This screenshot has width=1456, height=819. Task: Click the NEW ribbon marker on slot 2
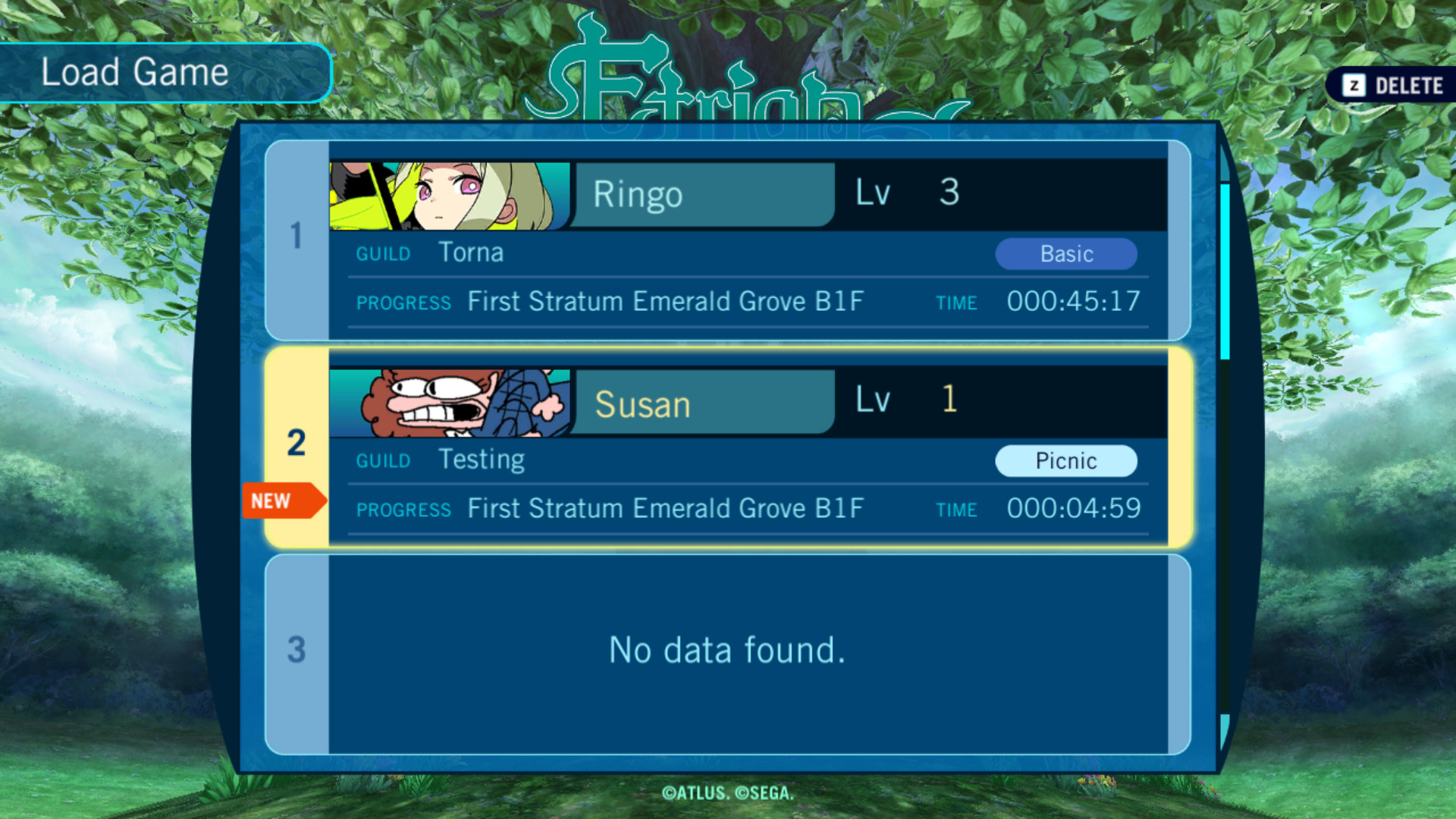click(x=282, y=500)
